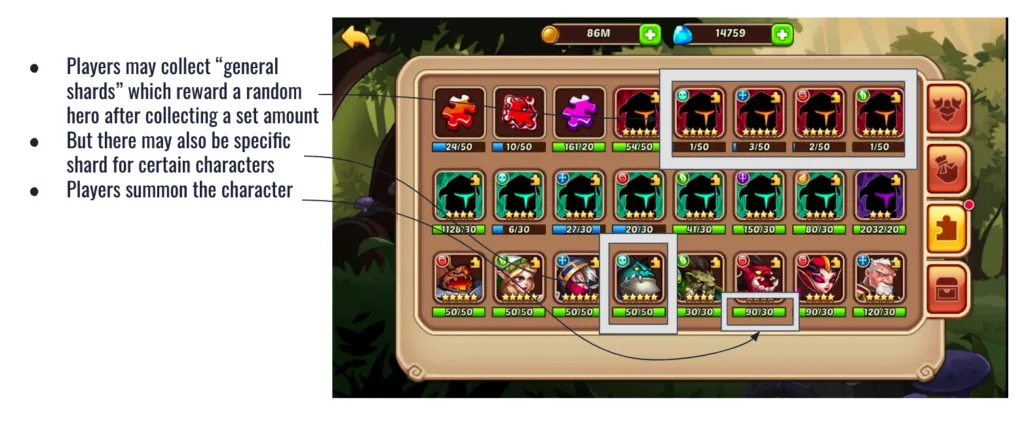Viewport: 1024px width, 446px height.
Task: Select the purple silhouette shard showing 2032/20
Action: (879, 195)
